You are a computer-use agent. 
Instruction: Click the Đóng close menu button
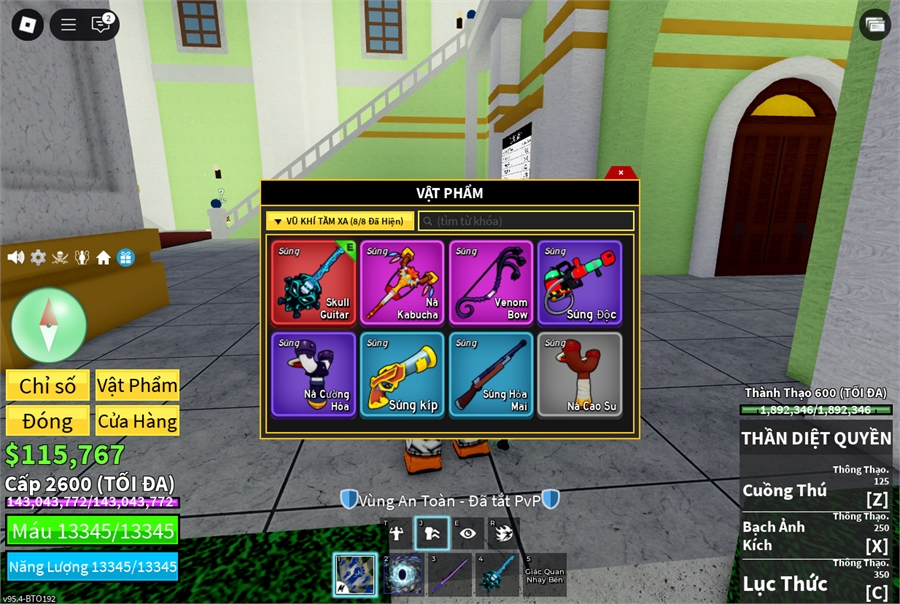click(47, 421)
